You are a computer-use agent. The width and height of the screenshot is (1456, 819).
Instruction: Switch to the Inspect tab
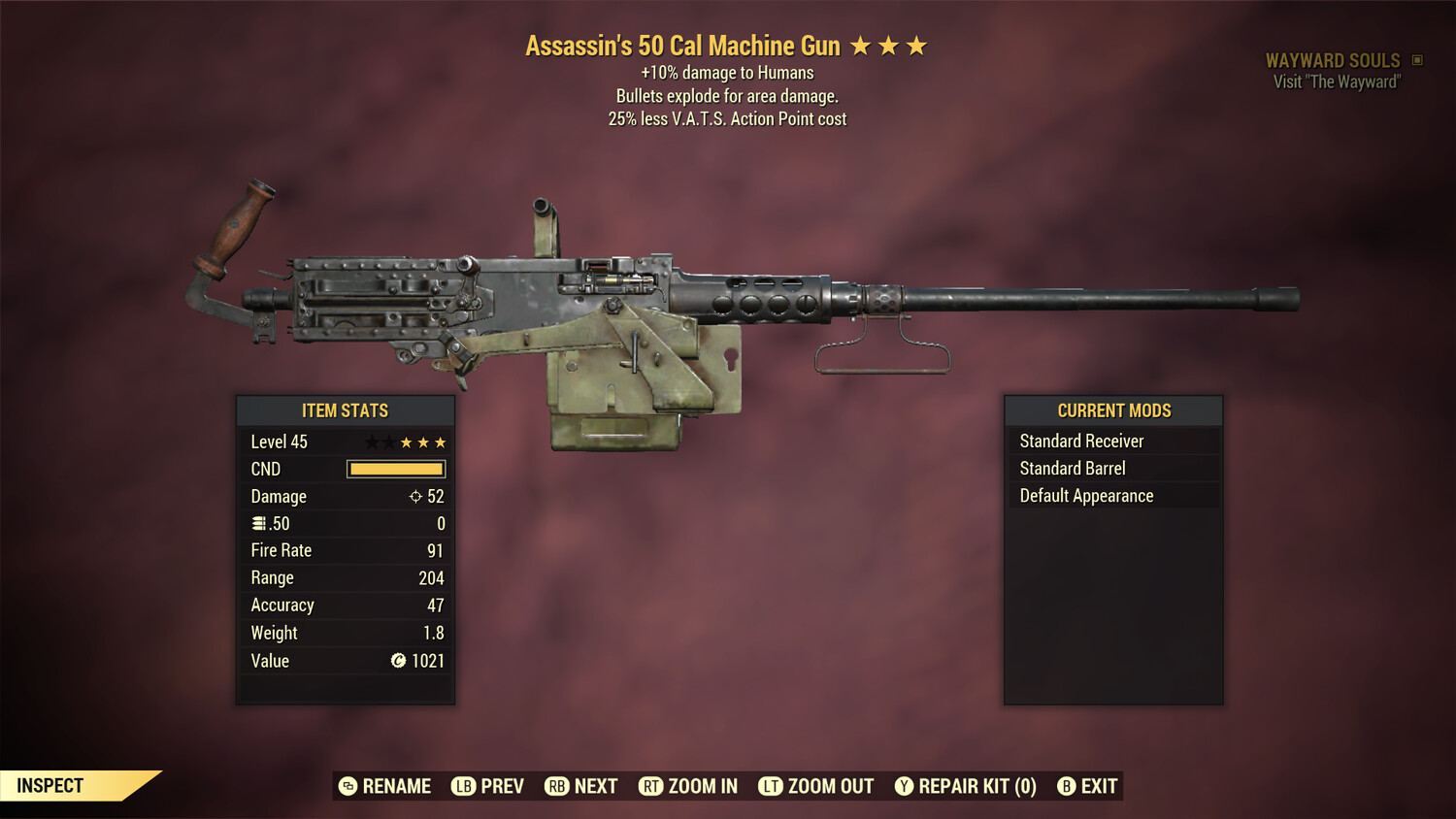50,785
